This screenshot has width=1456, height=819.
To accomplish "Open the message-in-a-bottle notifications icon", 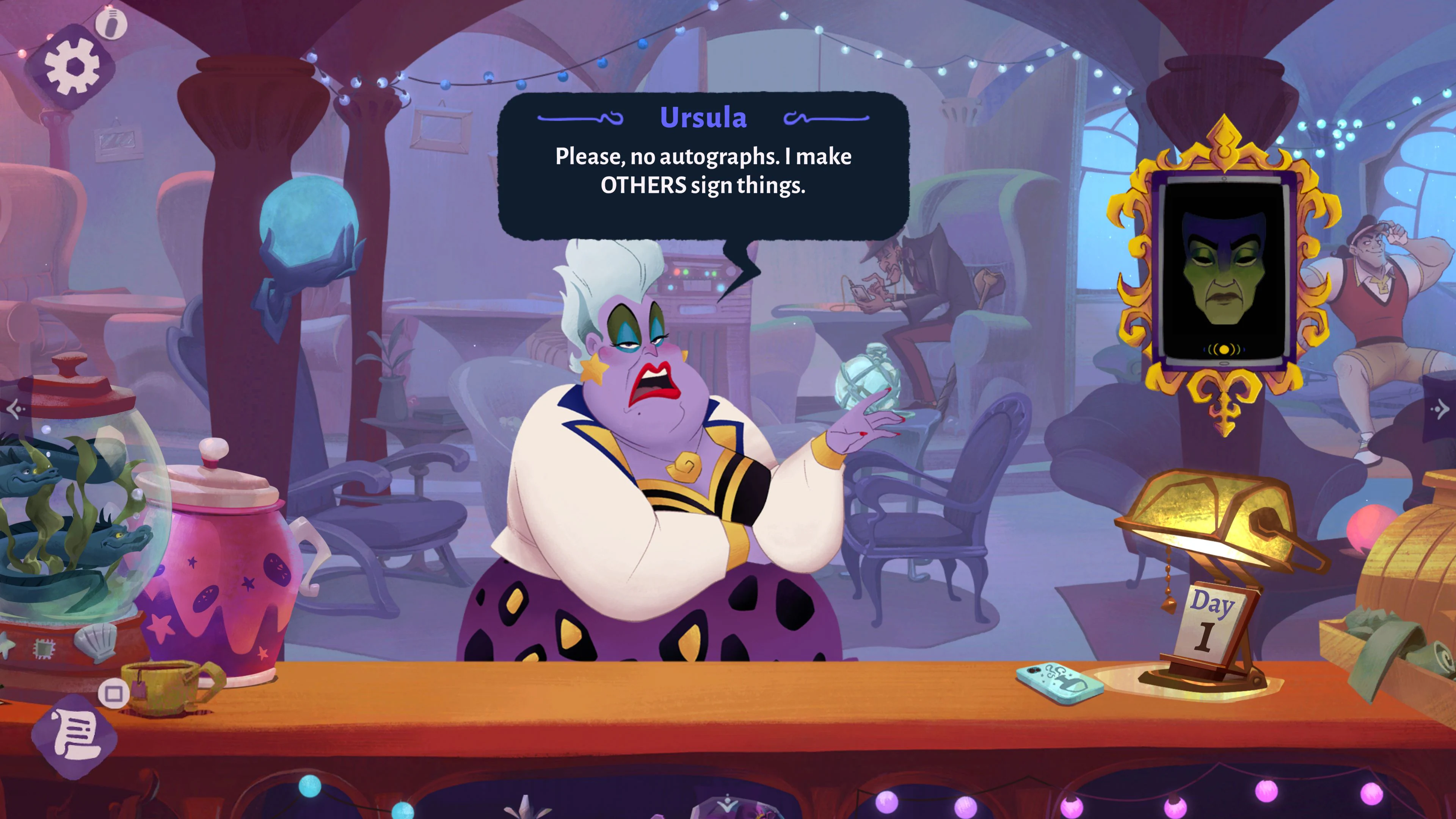I will coord(111,24).
